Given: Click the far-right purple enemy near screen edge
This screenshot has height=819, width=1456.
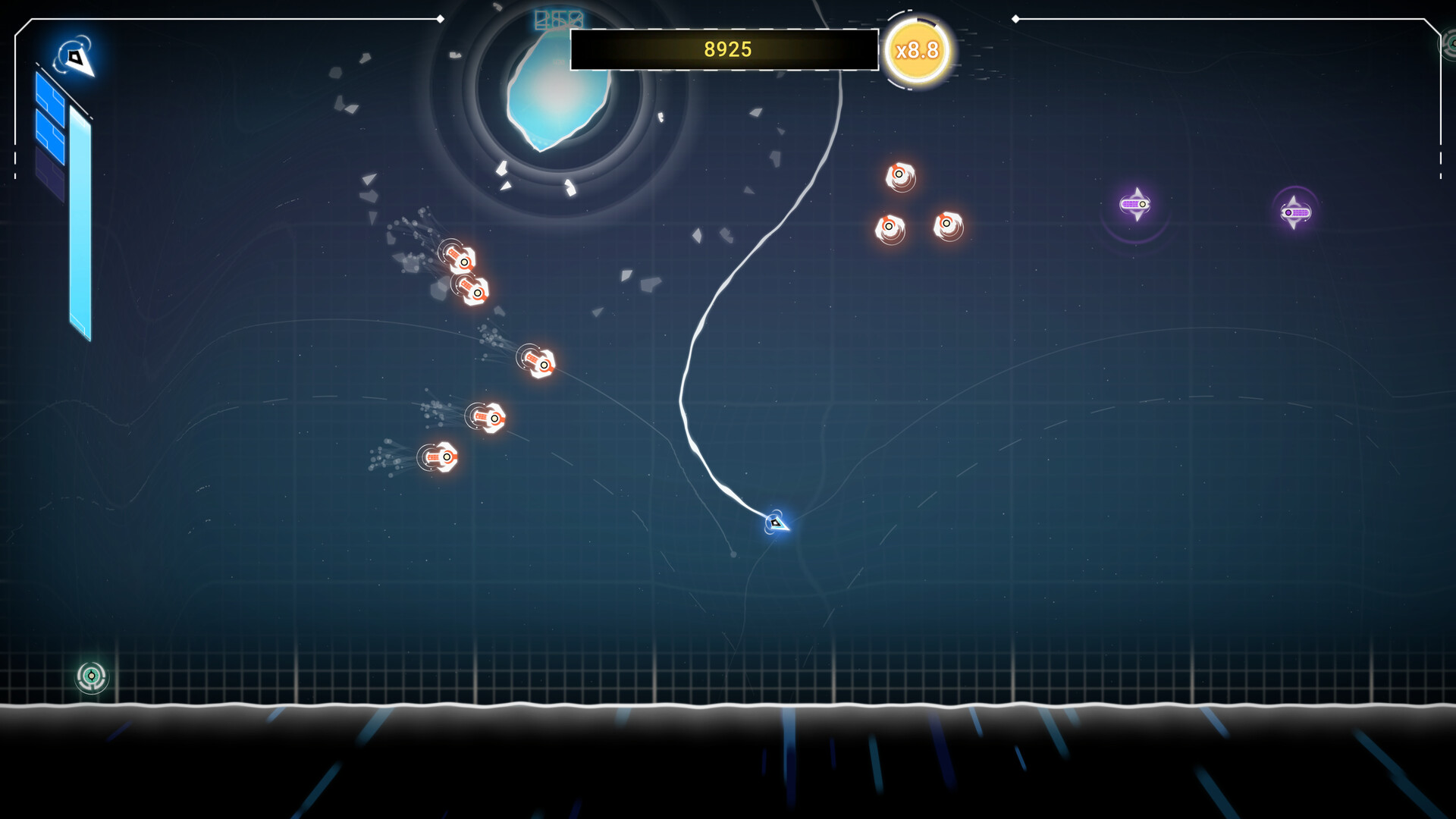Looking at the screenshot, I should point(1295,213).
